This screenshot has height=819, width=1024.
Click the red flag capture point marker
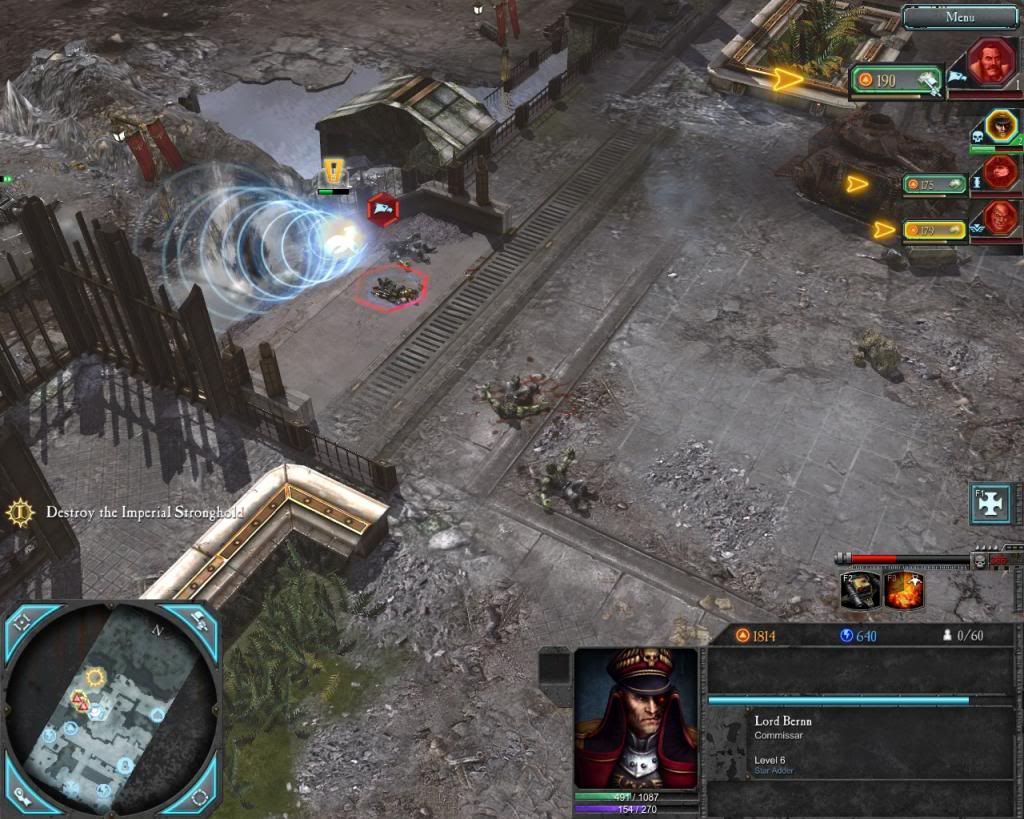point(383,209)
